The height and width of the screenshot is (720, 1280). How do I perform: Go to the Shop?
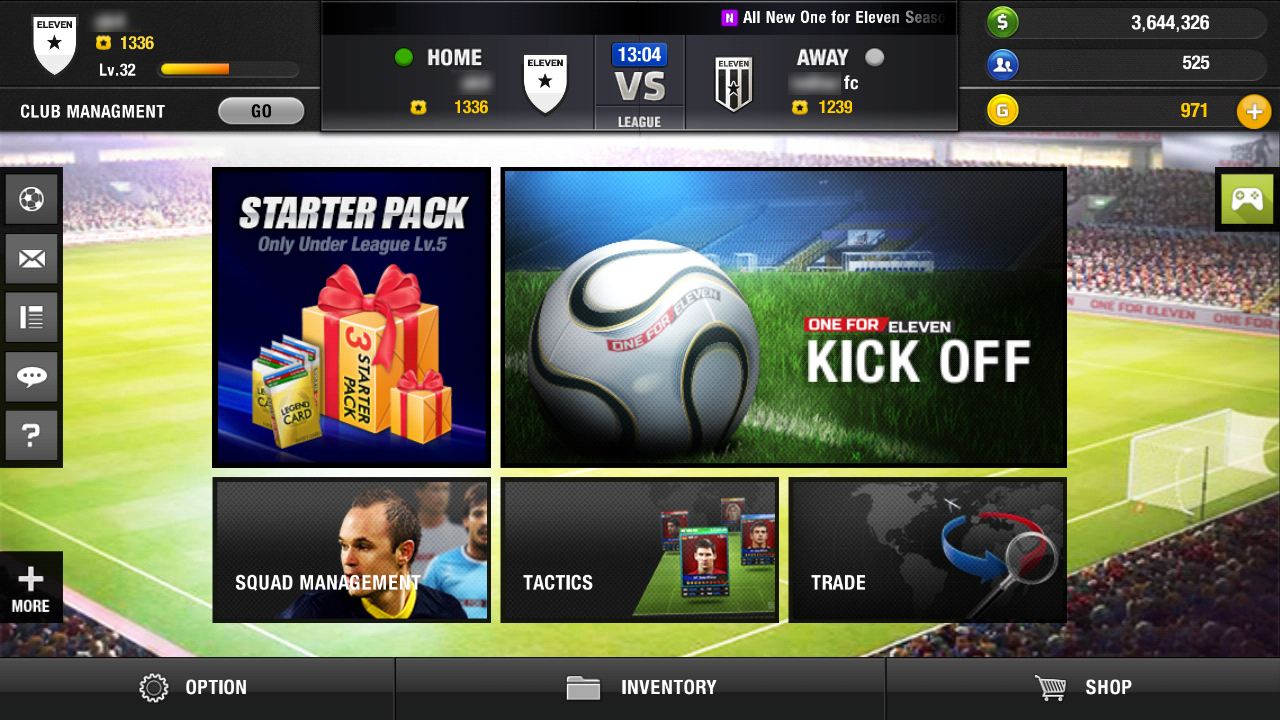click(1083, 688)
